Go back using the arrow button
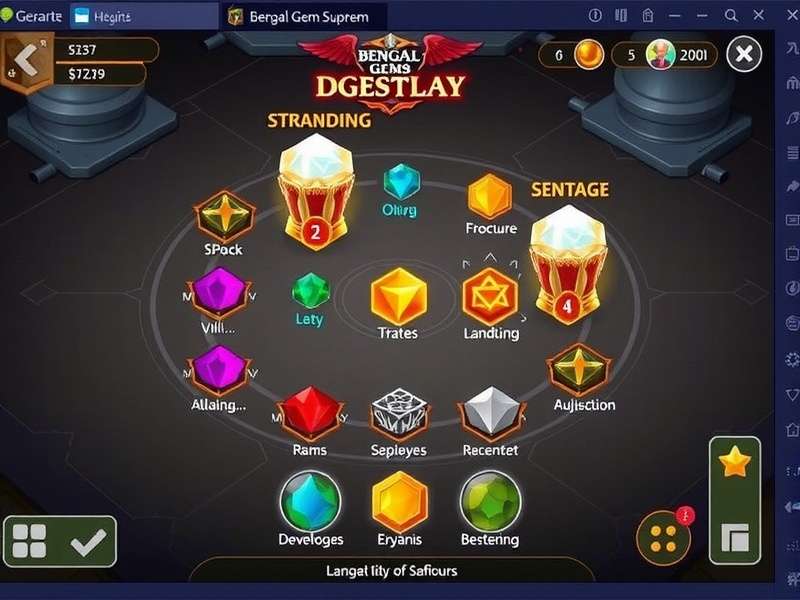This screenshot has width=800, height=600. 27,62
